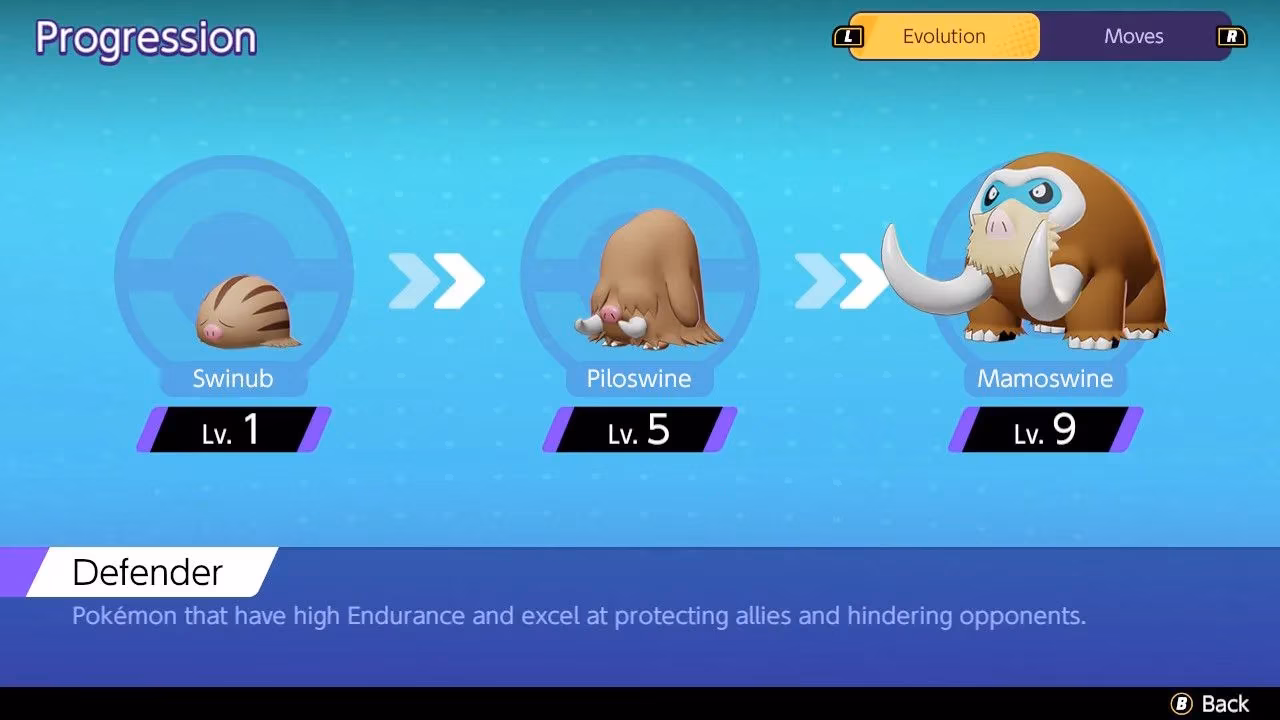Click the Lv. 9 badge under Mamoswine
The height and width of the screenshot is (720, 1280).
1044,431
